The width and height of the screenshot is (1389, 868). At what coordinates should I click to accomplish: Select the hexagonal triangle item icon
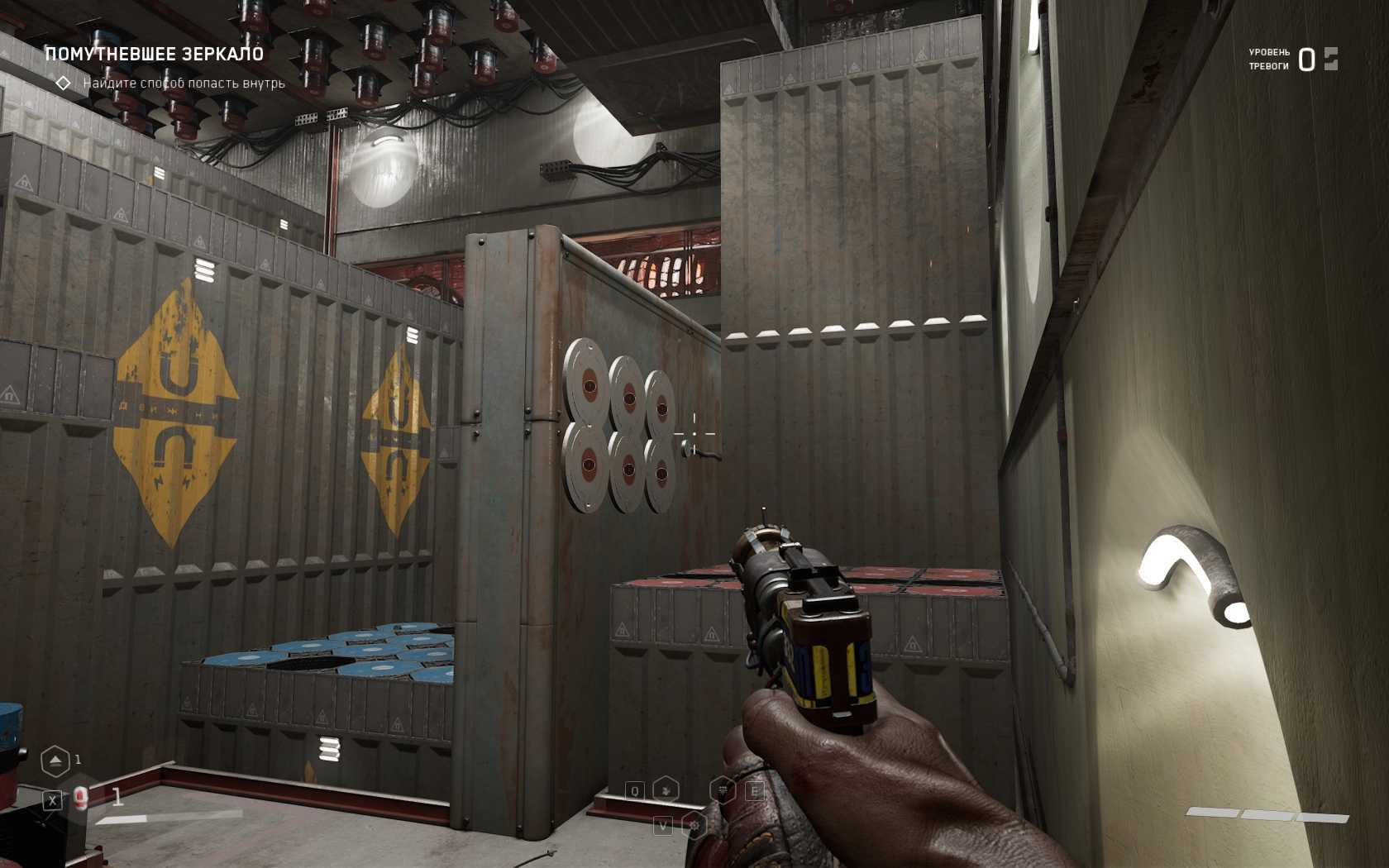pos(55,761)
